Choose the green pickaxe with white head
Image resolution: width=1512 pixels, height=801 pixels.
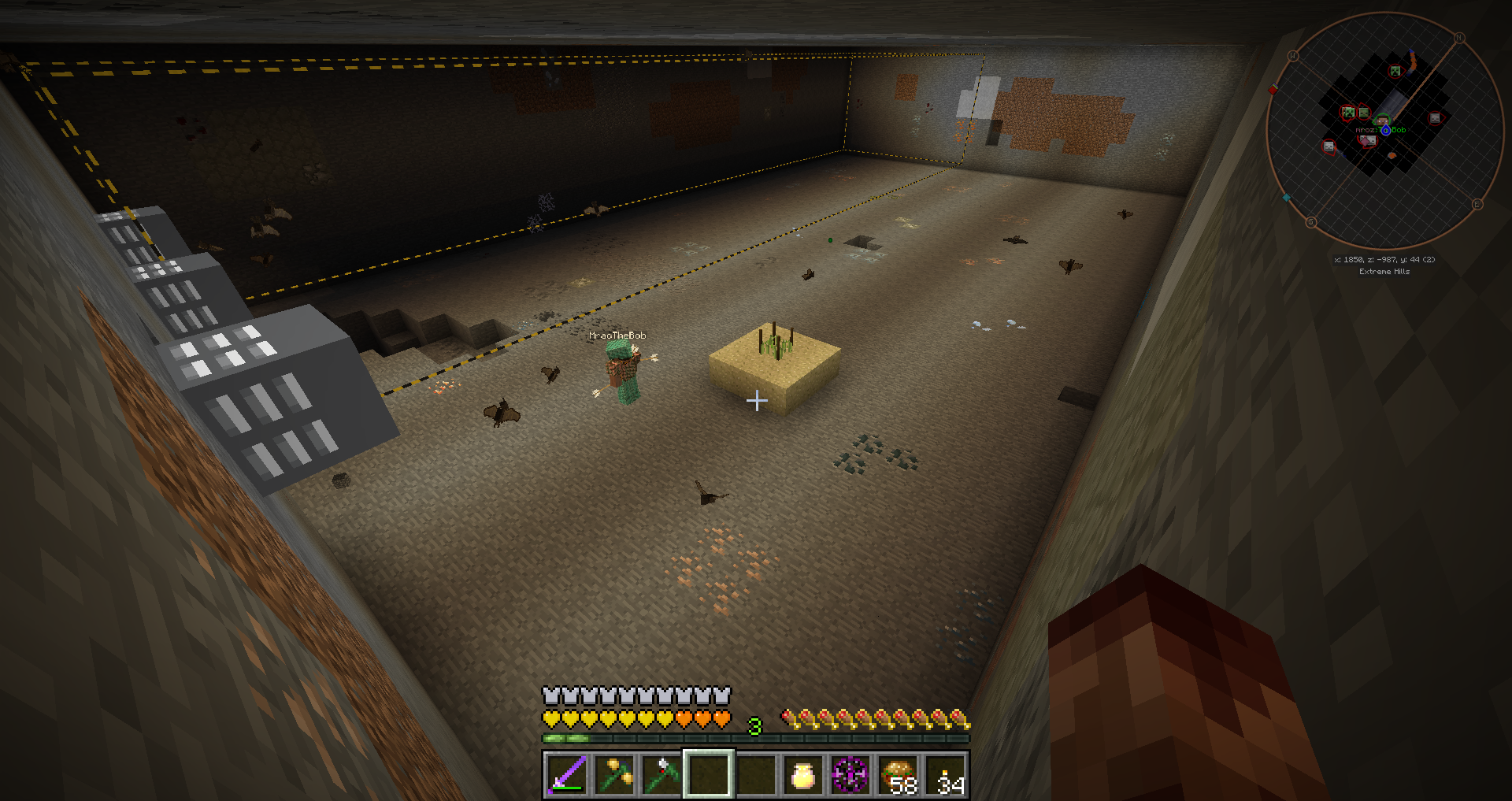(661, 775)
